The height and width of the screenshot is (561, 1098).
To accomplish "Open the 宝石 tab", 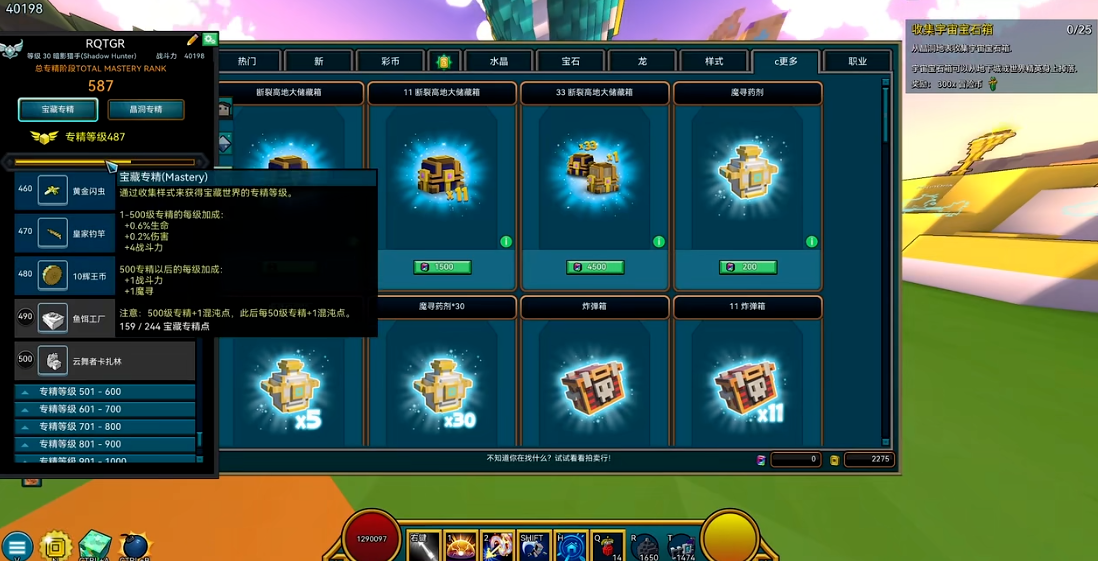I will pyautogui.click(x=570, y=62).
